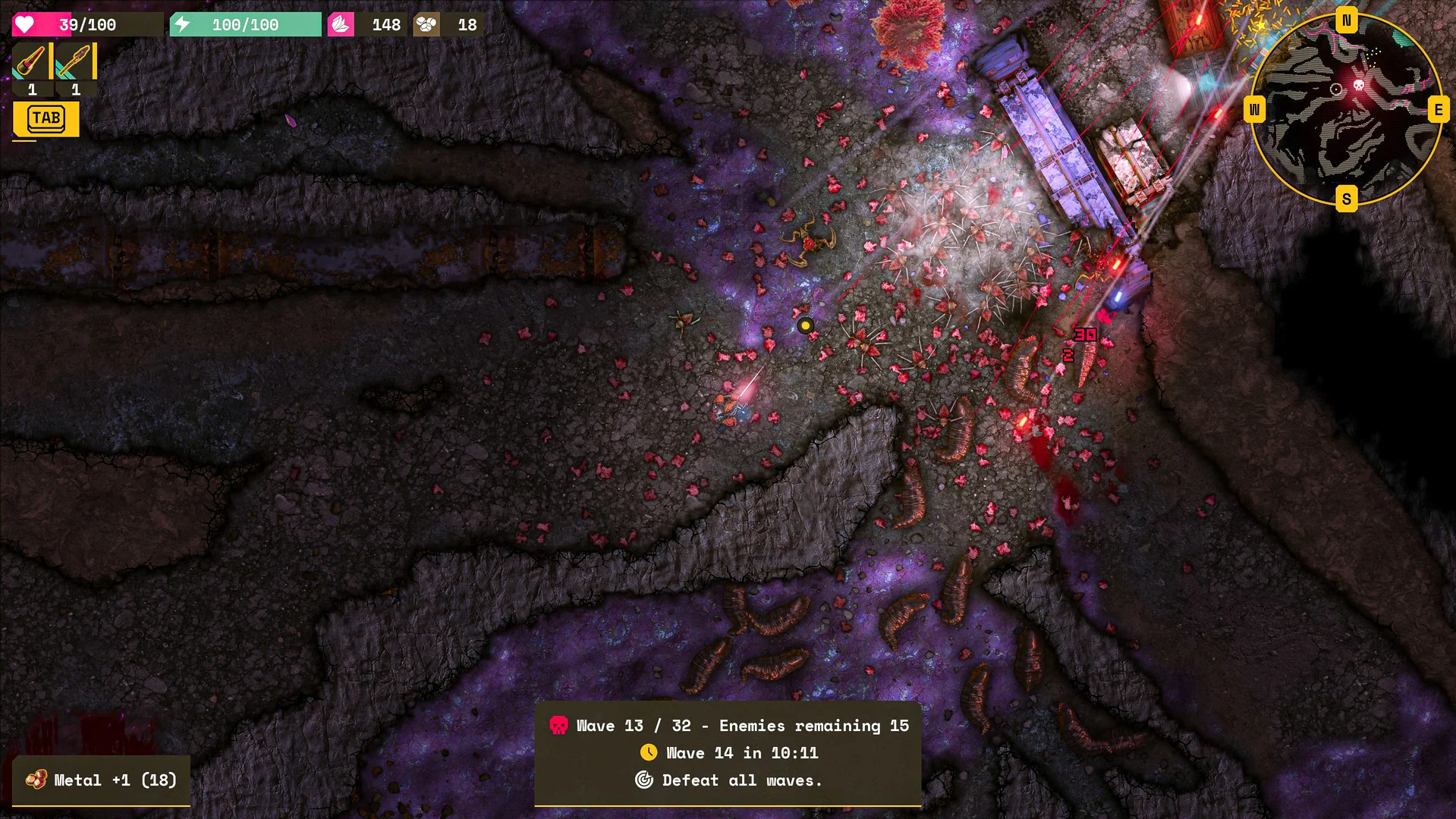The width and height of the screenshot is (1456, 819).
Task: Open the wave objective tracker panel
Action: click(728, 753)
